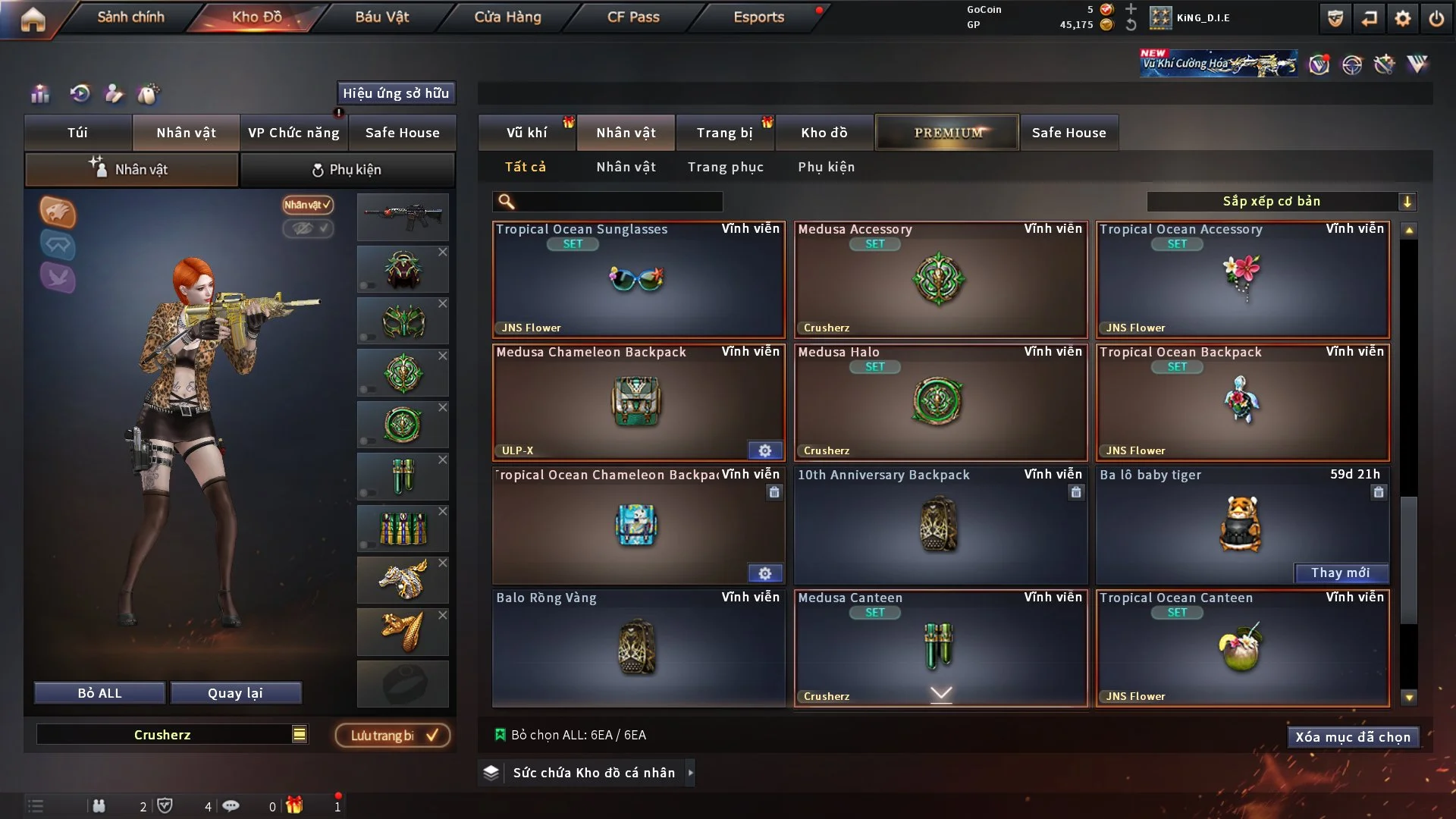
Task: Choose the 10th Anniversary Backpack
Action: pyautogui.click(x=940, y=526)
